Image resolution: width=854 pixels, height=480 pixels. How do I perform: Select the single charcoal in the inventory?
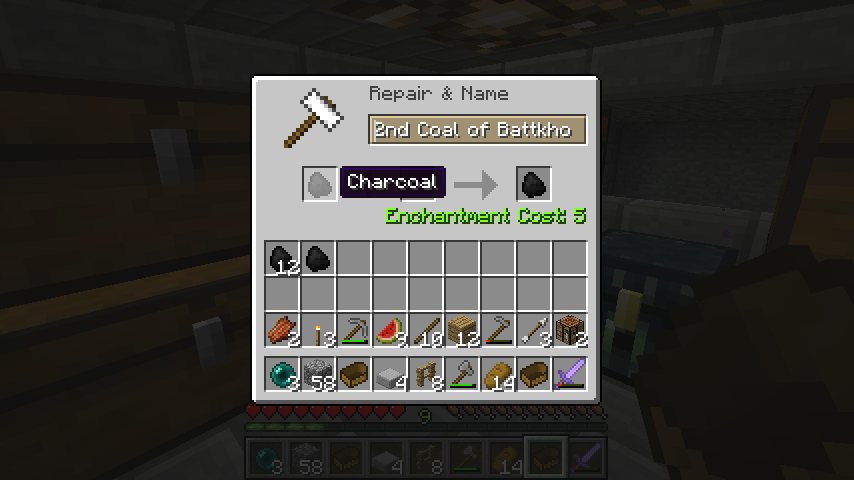pyautogui.click(x=318, y=258)
